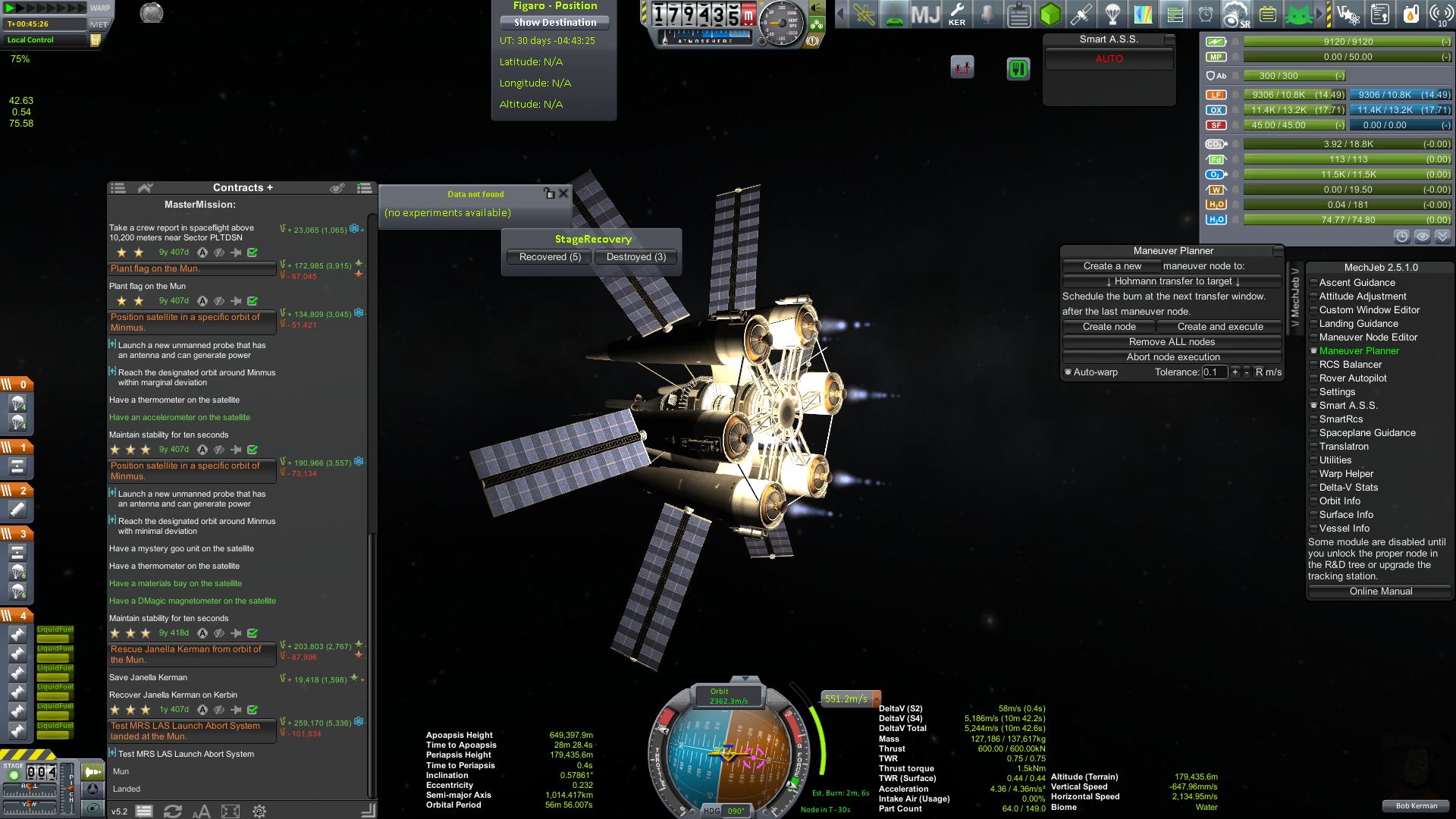Click the Show Destination button
The height and width of the screenshot is (819, 1456).
[x=554, y=23]
